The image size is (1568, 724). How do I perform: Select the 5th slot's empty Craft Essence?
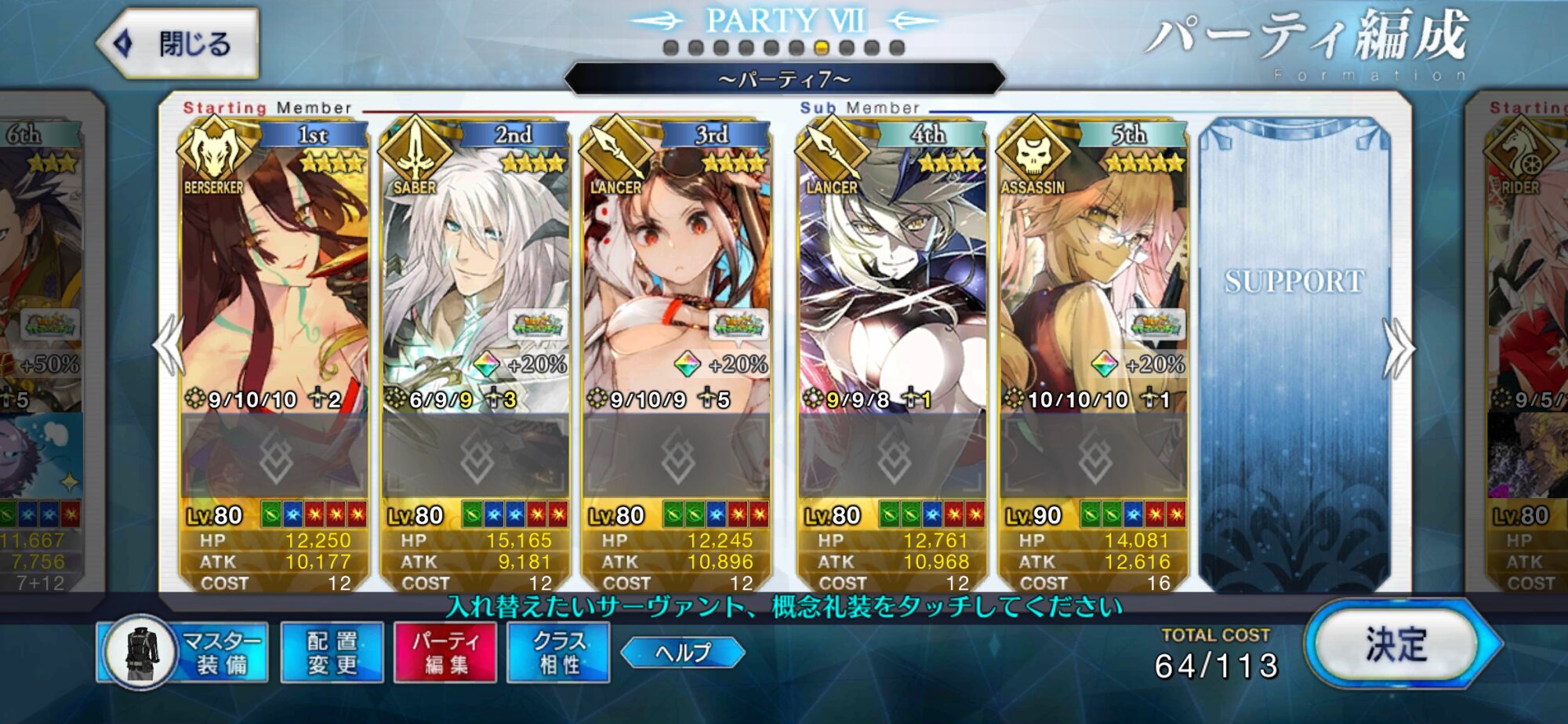(1092, 457)
